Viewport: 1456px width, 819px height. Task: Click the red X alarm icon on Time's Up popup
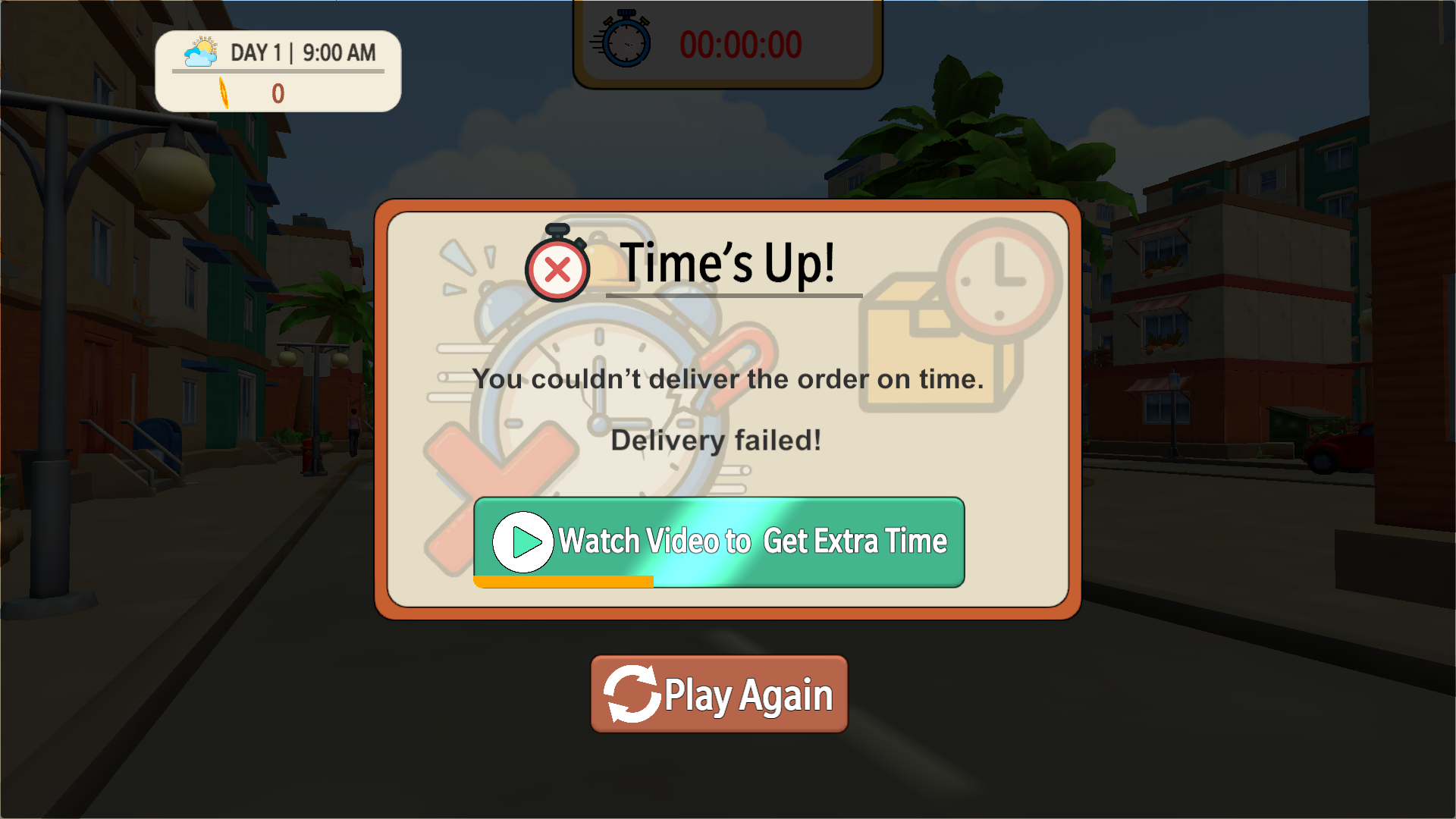[556, 266]
